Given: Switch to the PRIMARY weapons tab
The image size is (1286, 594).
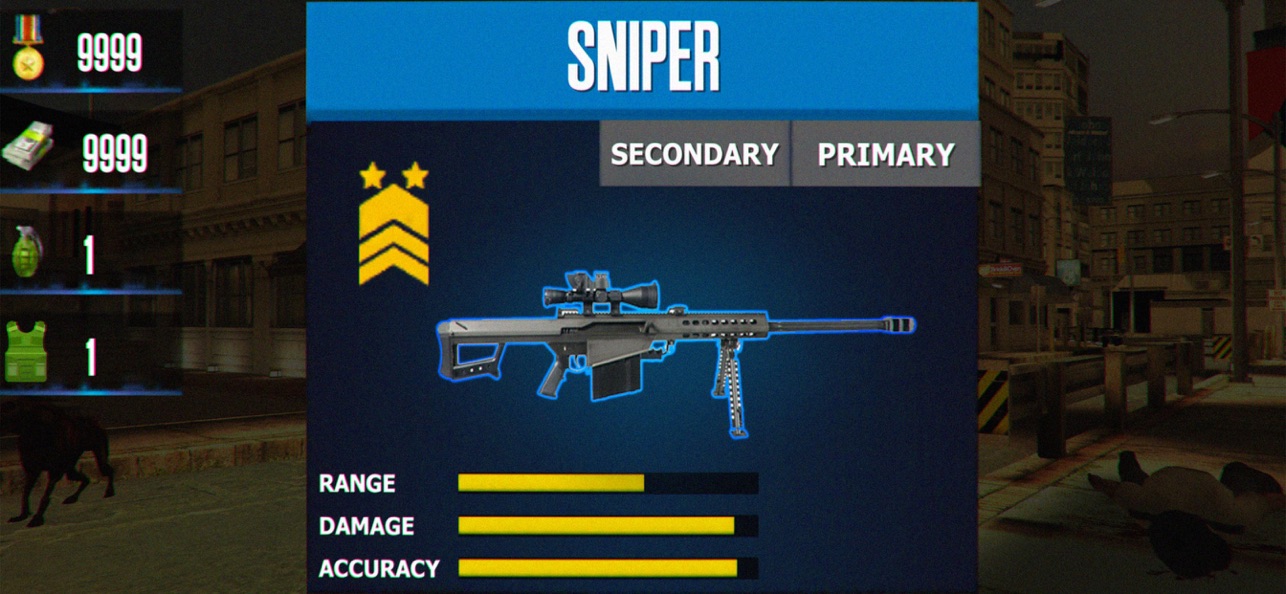Looking at the screenshot, I should tap(885, 154).
